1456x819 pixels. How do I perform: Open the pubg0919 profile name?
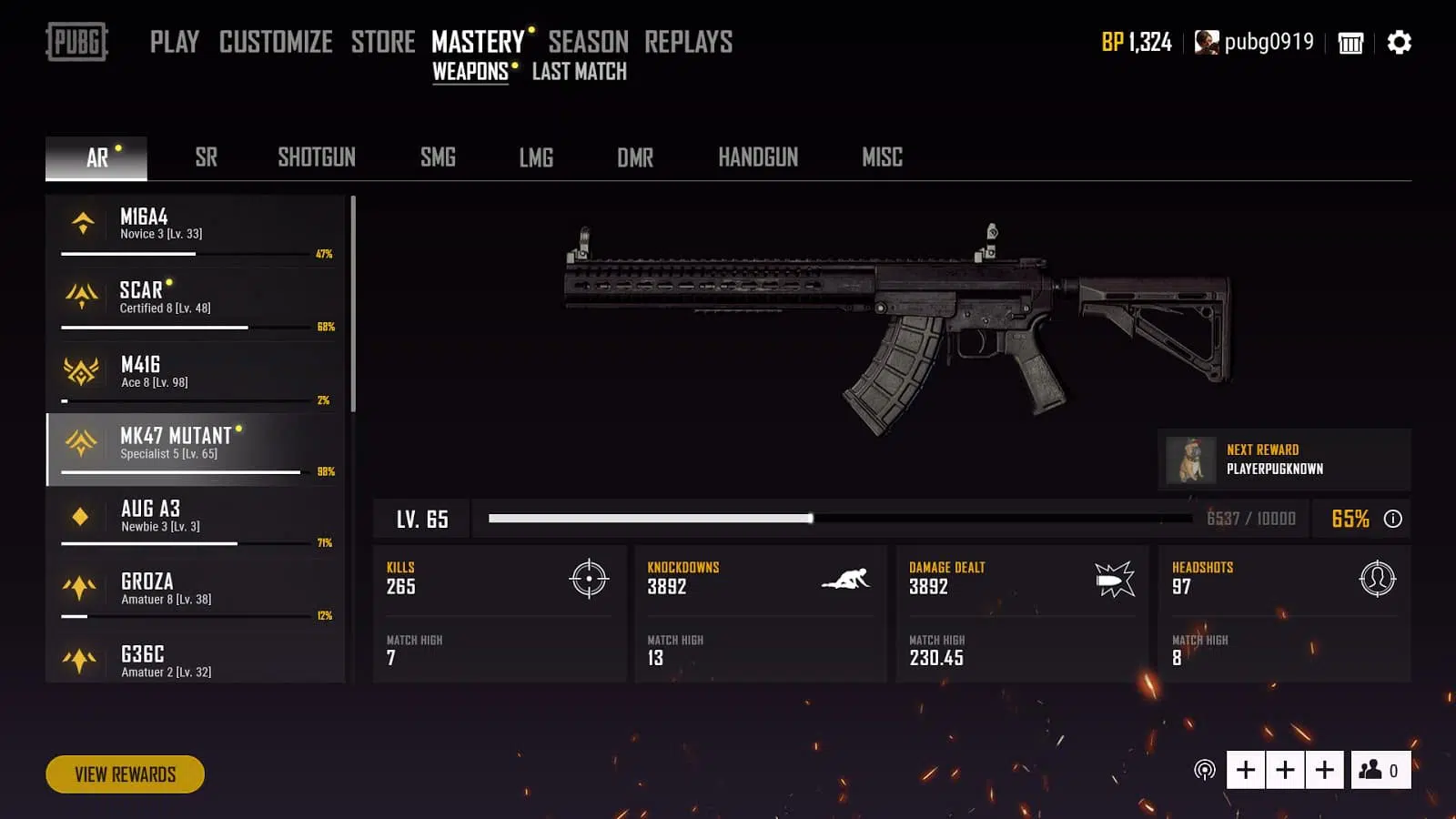click(1270, 42)
